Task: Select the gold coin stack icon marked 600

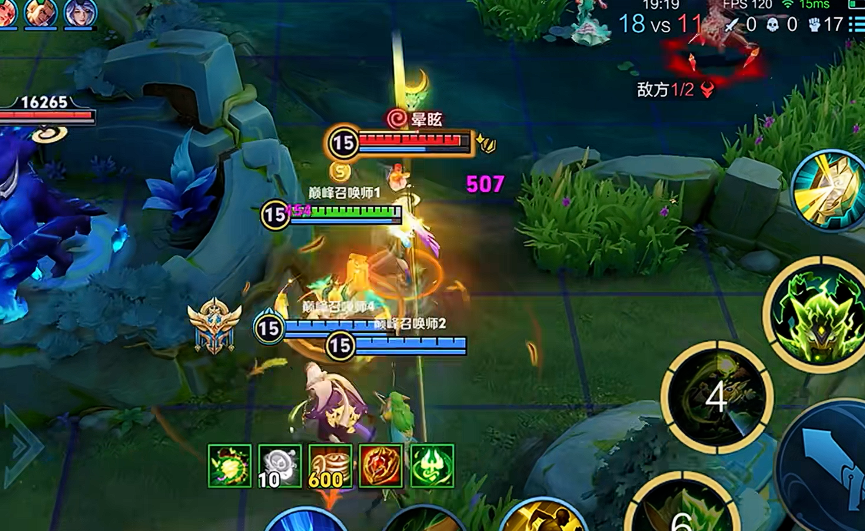Action: (330, 465)
